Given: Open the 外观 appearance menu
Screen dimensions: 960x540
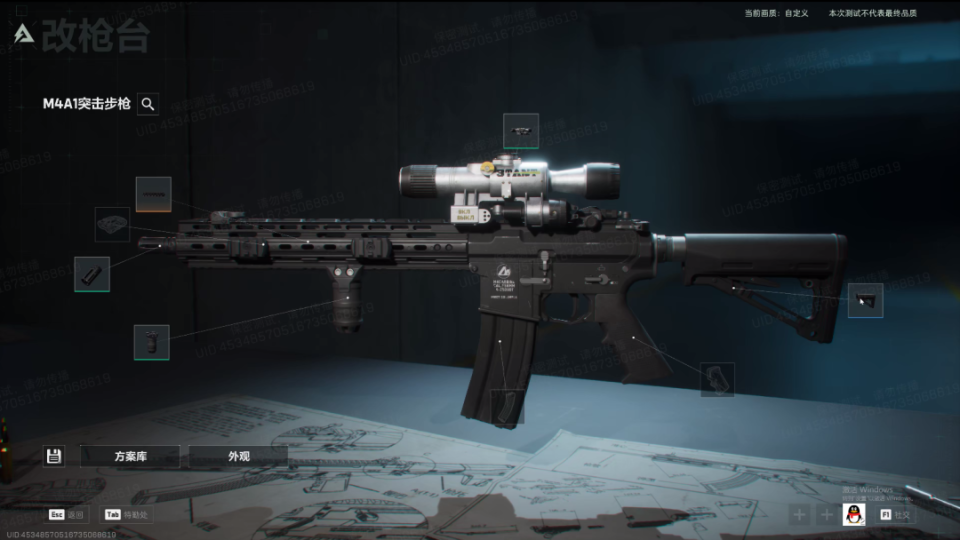Looking at the screenshot, I should (x=238, y=456).
